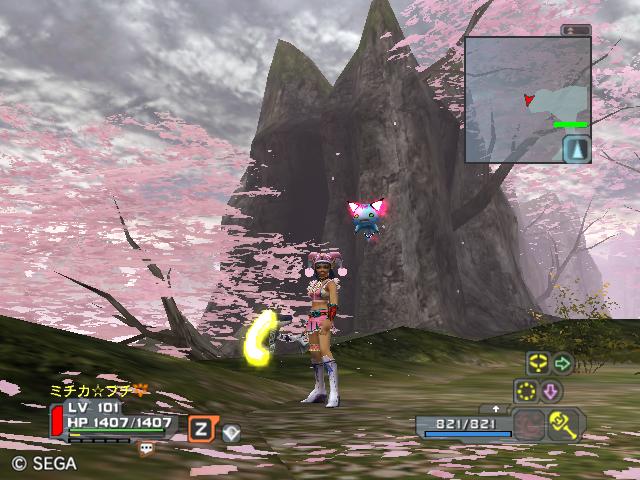The width and height of the screenshot is (640, 480).
Task: Click the small tab above the minimap
Action: pyautogui.click(x=575, y=31)
